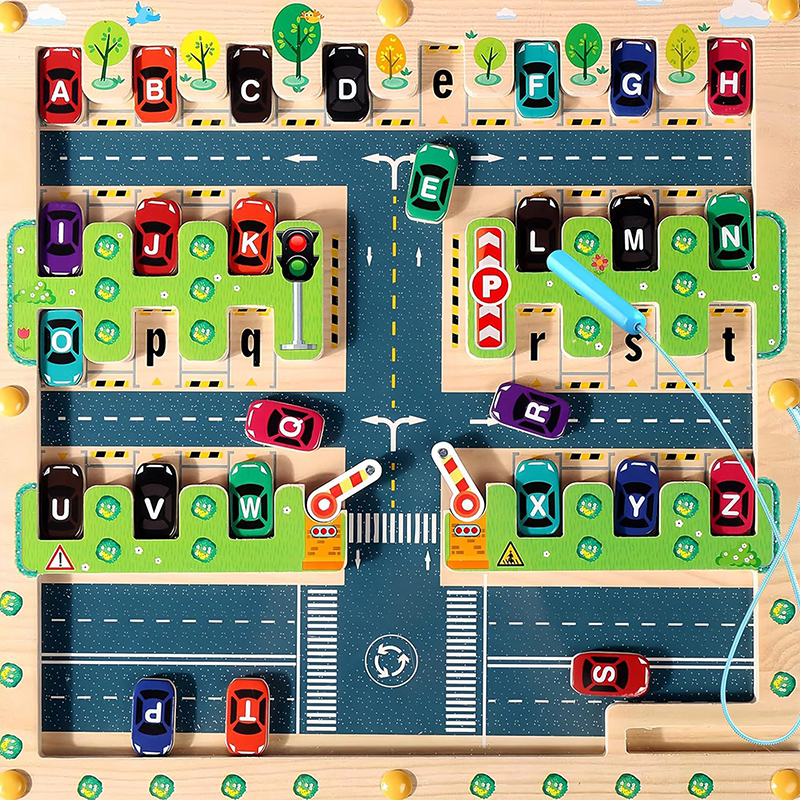Click the green car labeled E

click(431, 184)
